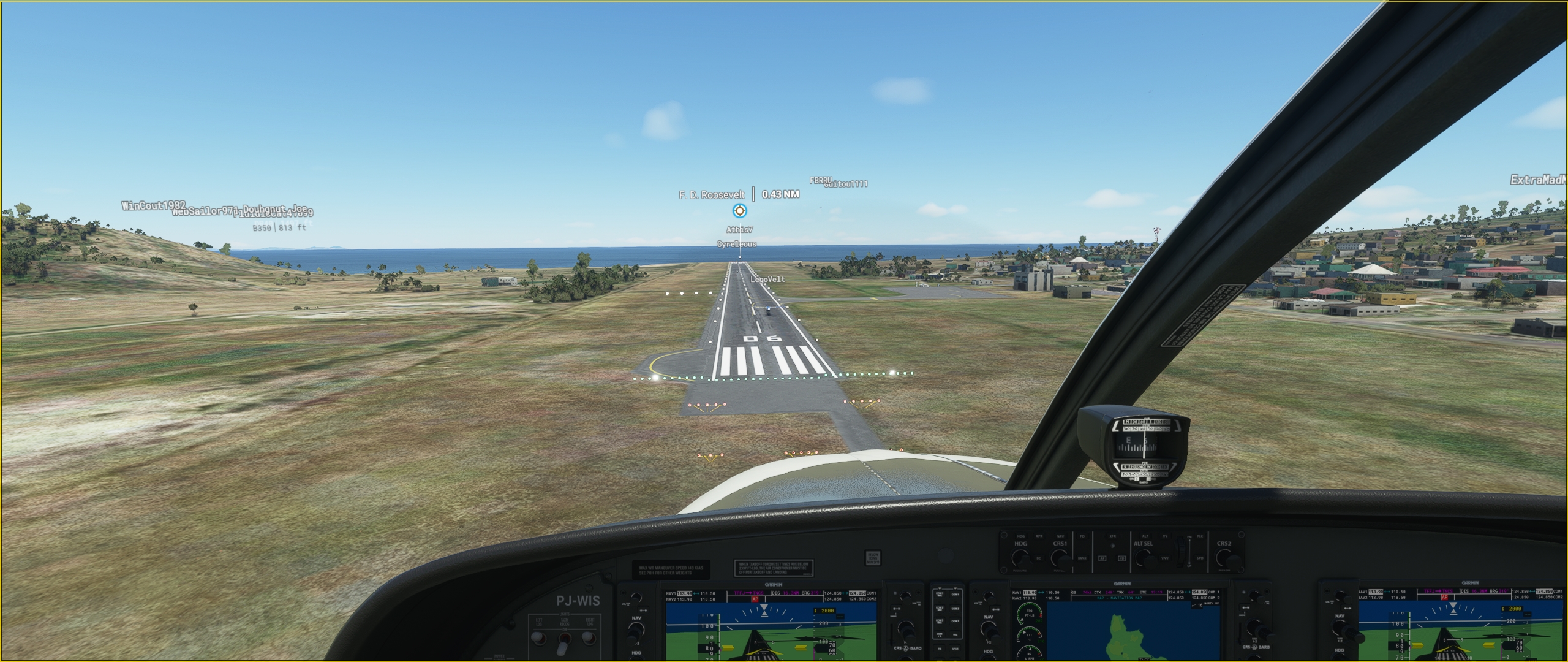Engage the AP autopilot button
The image size is (1568, 662).
tap(1102, 558)
